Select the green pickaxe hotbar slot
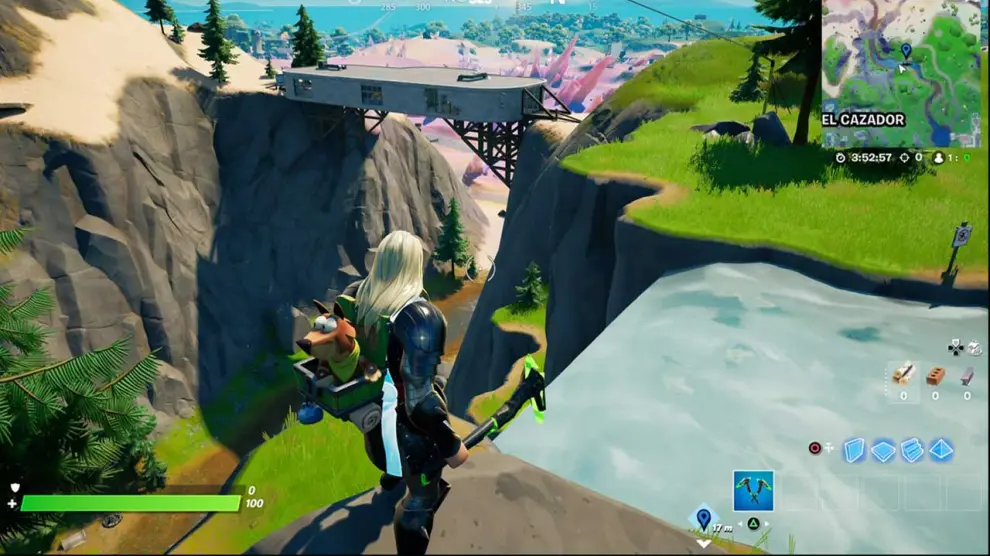Screen dimensions: 990x556 753,490
